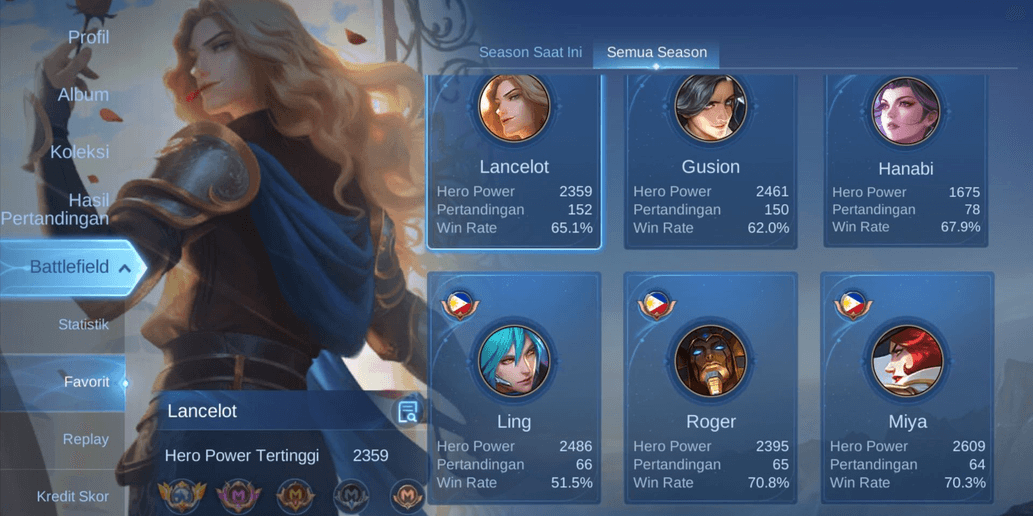
Task: Pick the Hanabi hero card
Action: pyautogui.click(x=906, y=160)
